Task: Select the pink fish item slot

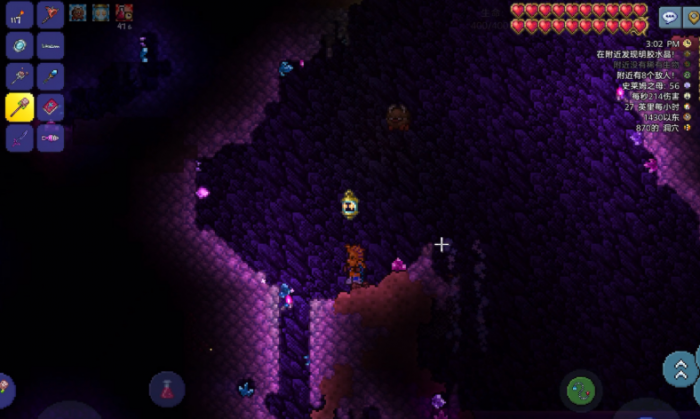Action: tap(50, 137)
